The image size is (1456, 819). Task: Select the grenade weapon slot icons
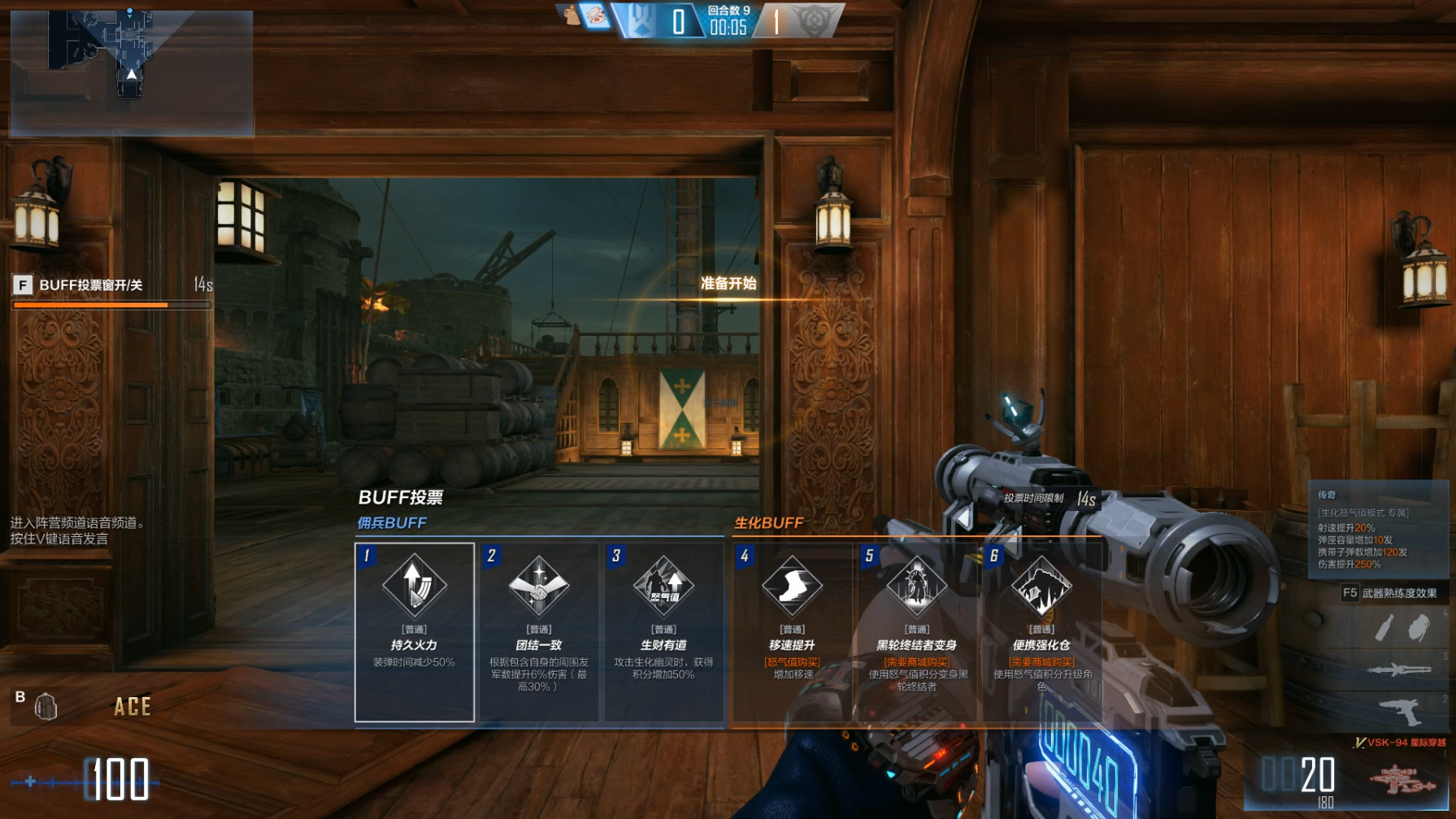[1401, 627]
